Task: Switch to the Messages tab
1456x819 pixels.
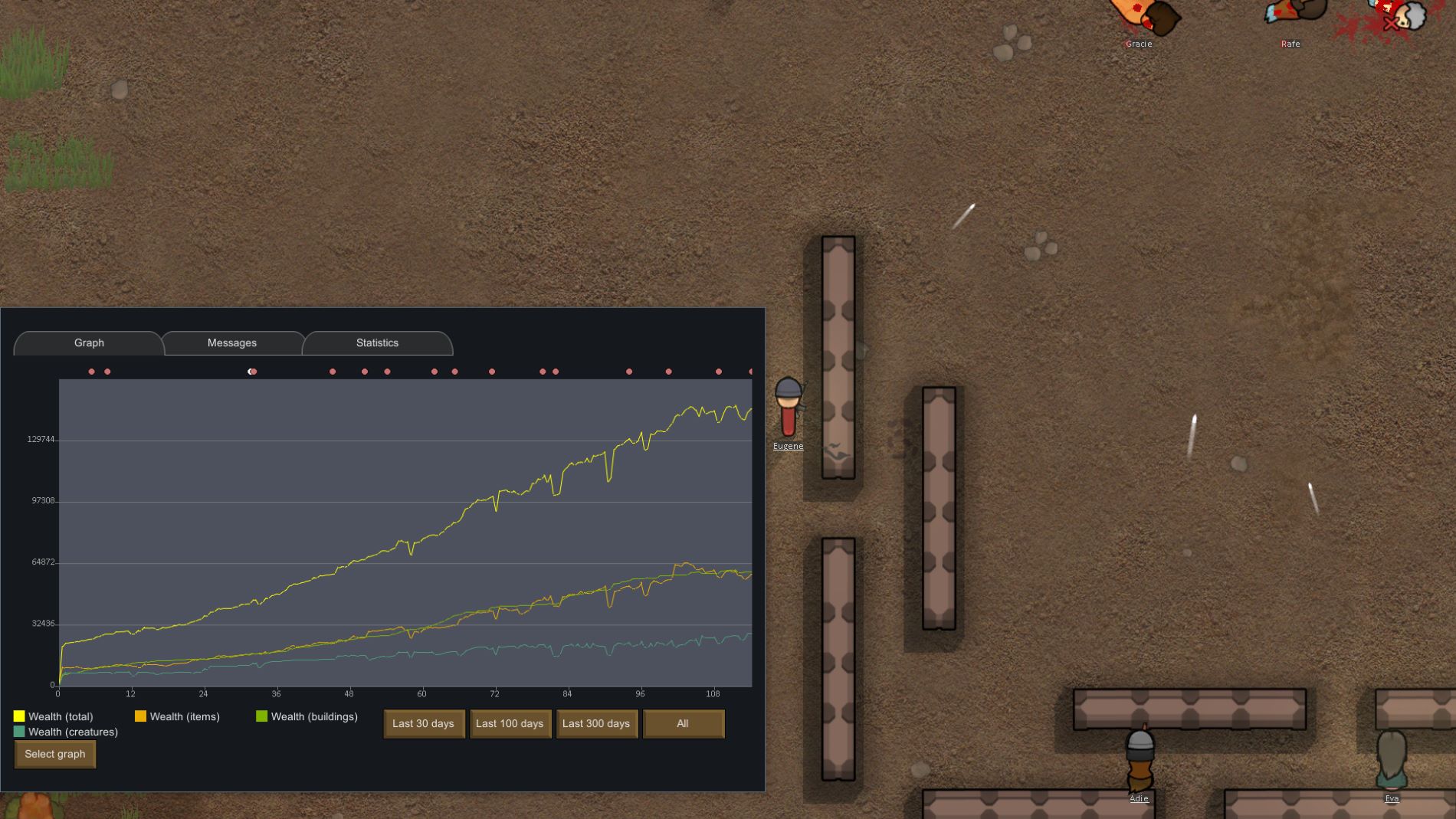Action: click(231, 342)
